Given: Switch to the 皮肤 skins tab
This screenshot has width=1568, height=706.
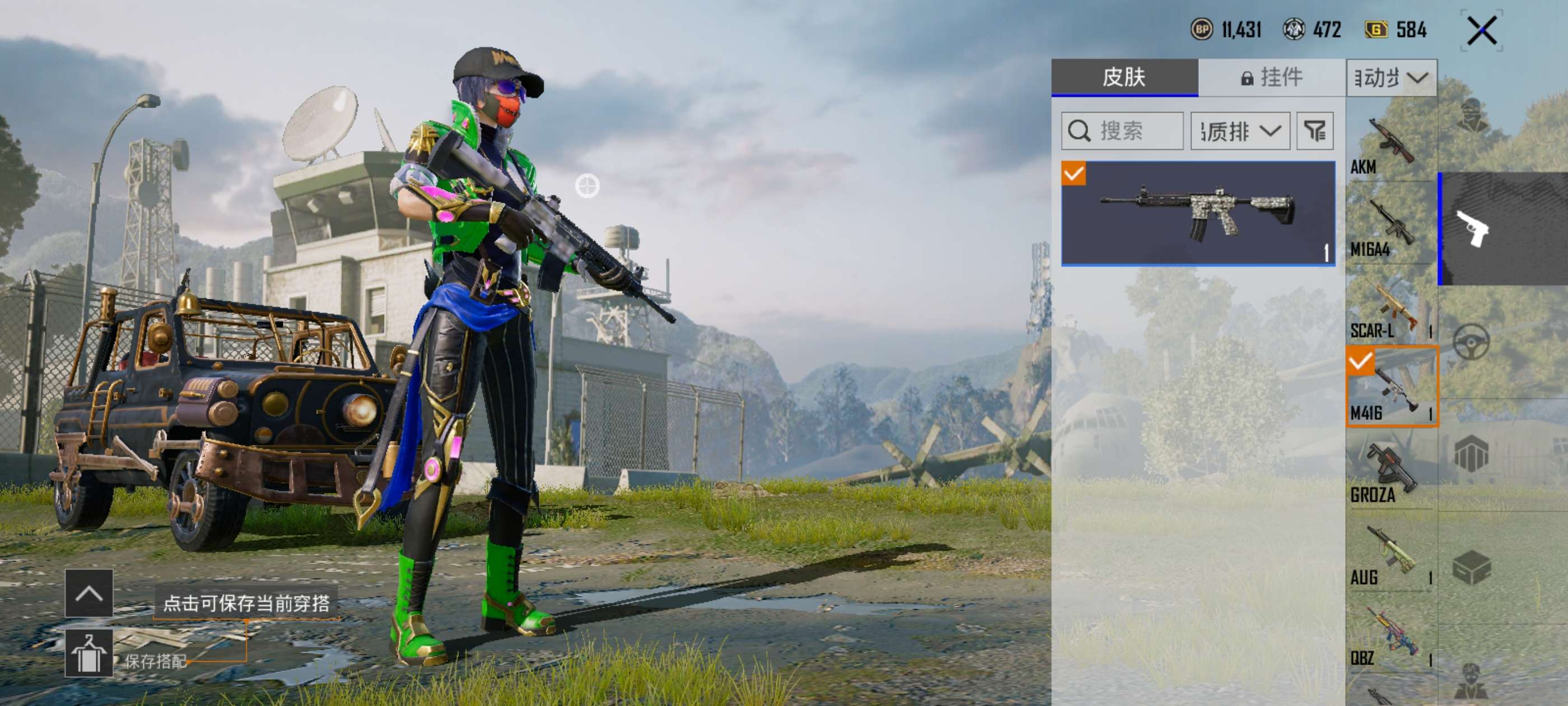Looking at the screenshot, I should pyautogui.click(x=1124, y=77).
